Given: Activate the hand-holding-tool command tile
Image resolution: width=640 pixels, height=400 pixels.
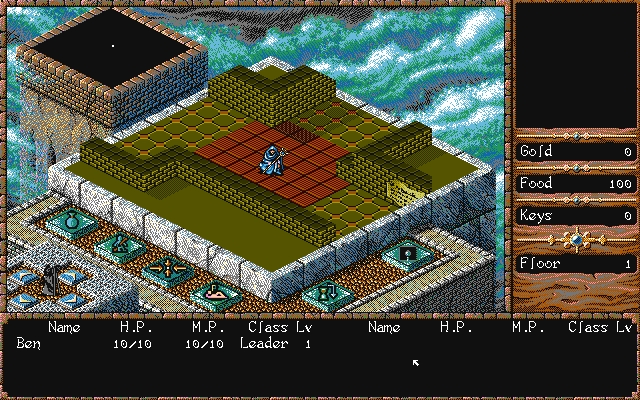Looking at the screenshot, I should [119, 243].
